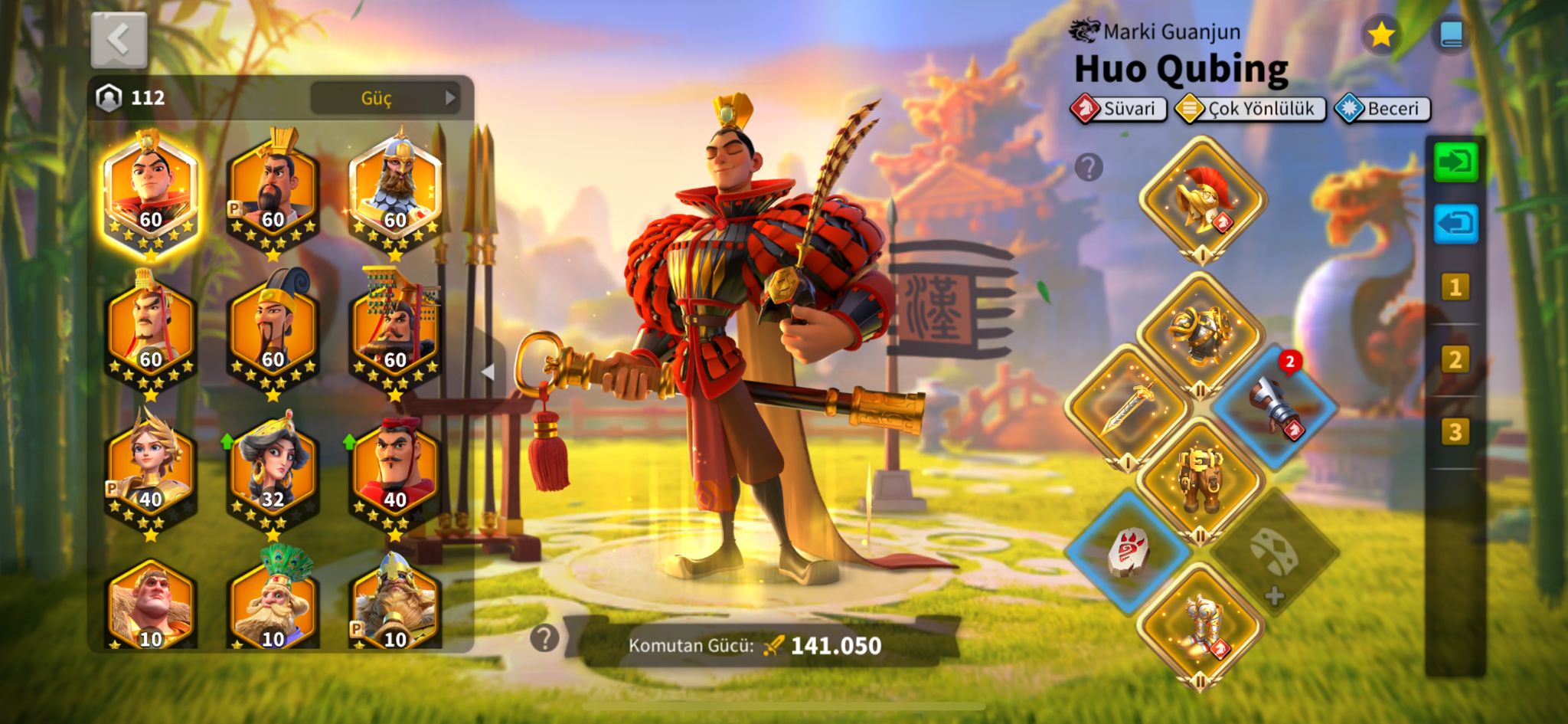Show the commander power help tooltip
The image size is (1568, 724).
coord(544,637)
